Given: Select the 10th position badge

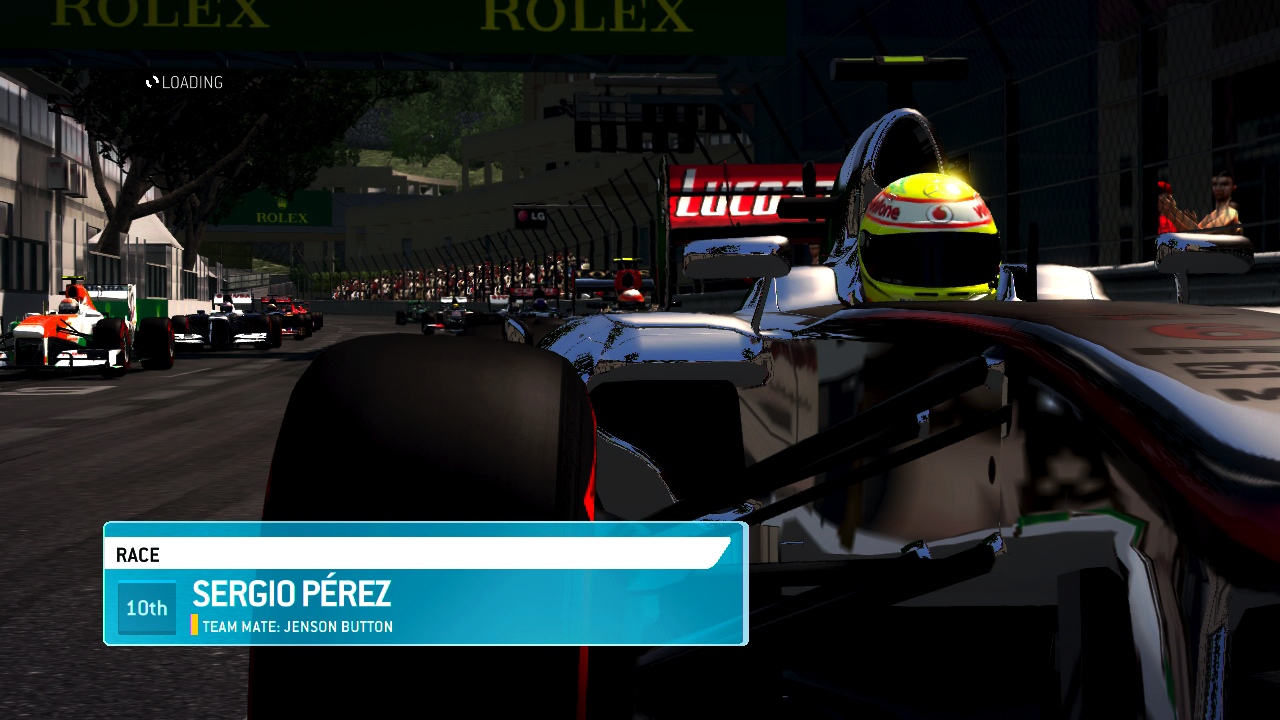Looking at the screenshot, I should [146, 608].
